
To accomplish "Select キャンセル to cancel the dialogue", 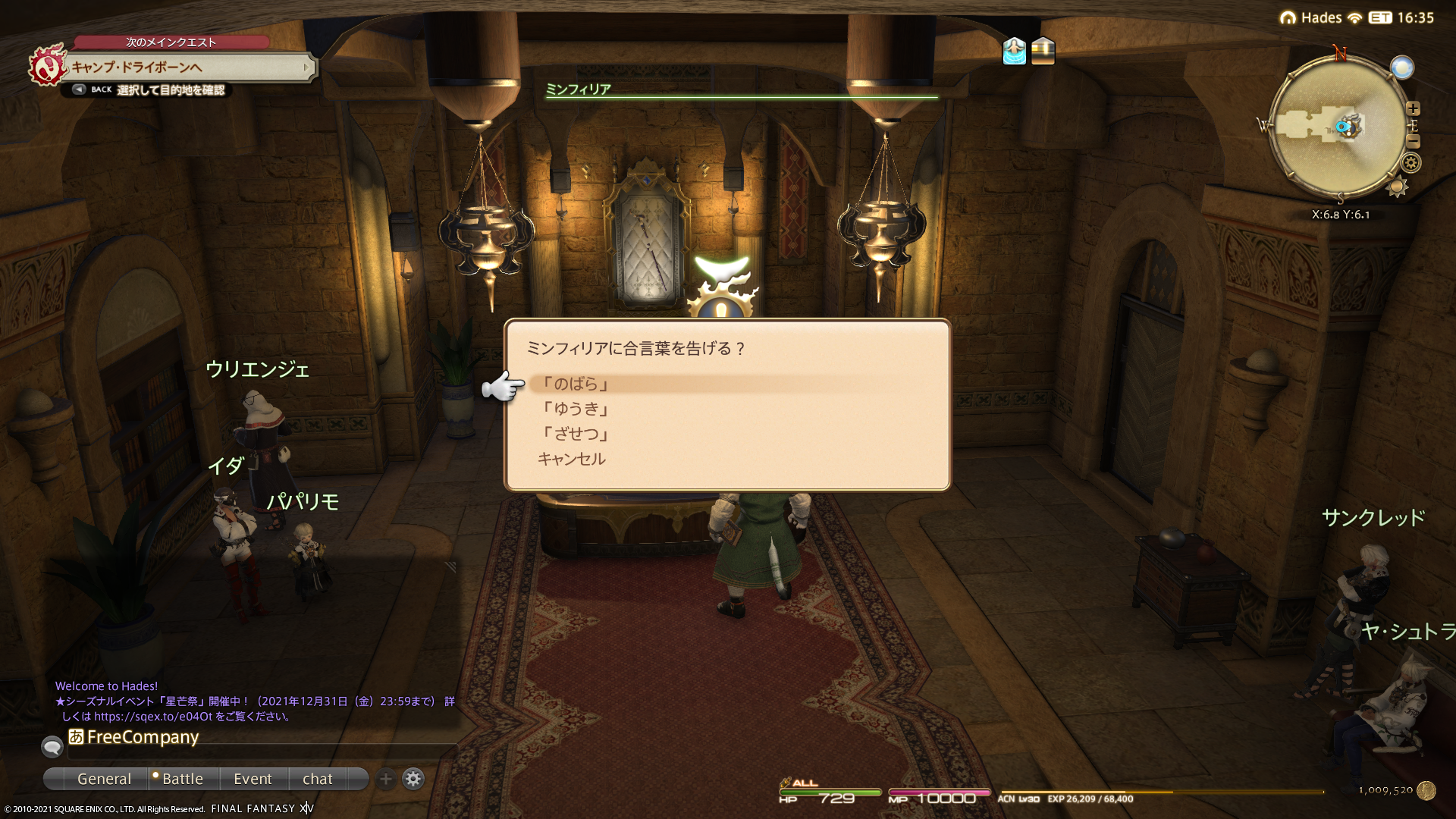I will click(572, 459).
